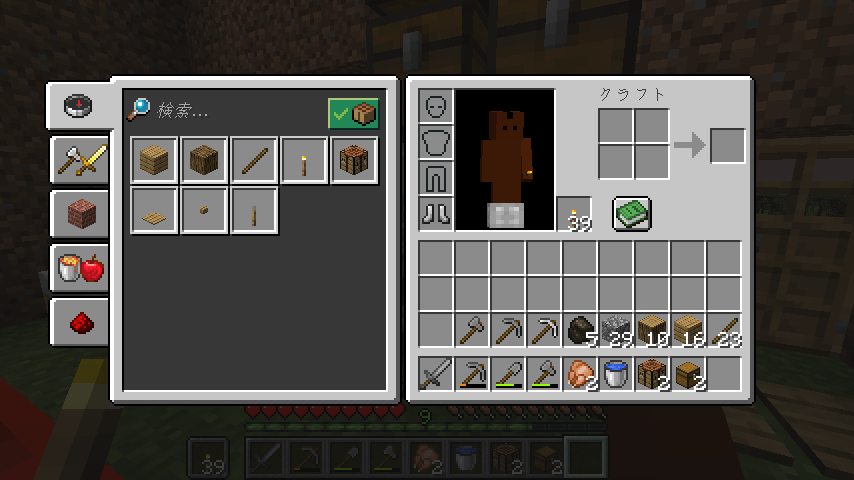Pick up the water bucket
Viewport: 854px width, 480px height.
point(616,373)
